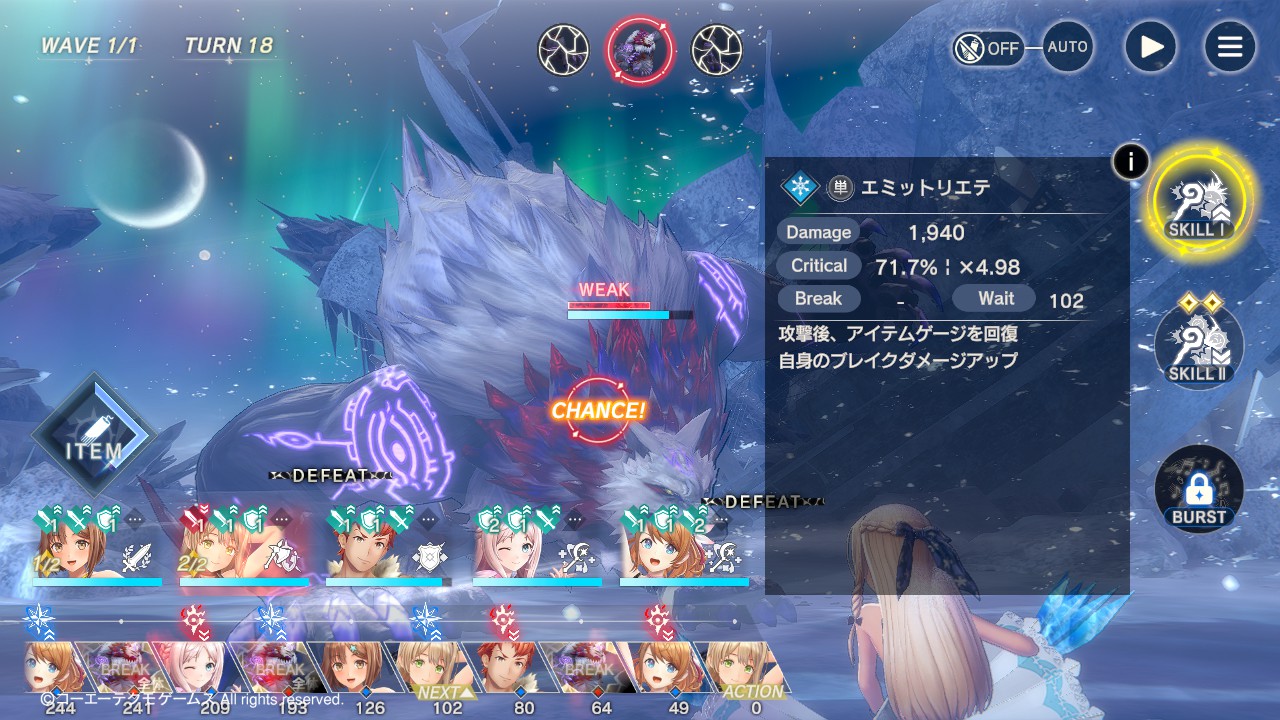Toggle the AUTO battle button
The height and width of the screenshot is (720, 1280).
1067,47
